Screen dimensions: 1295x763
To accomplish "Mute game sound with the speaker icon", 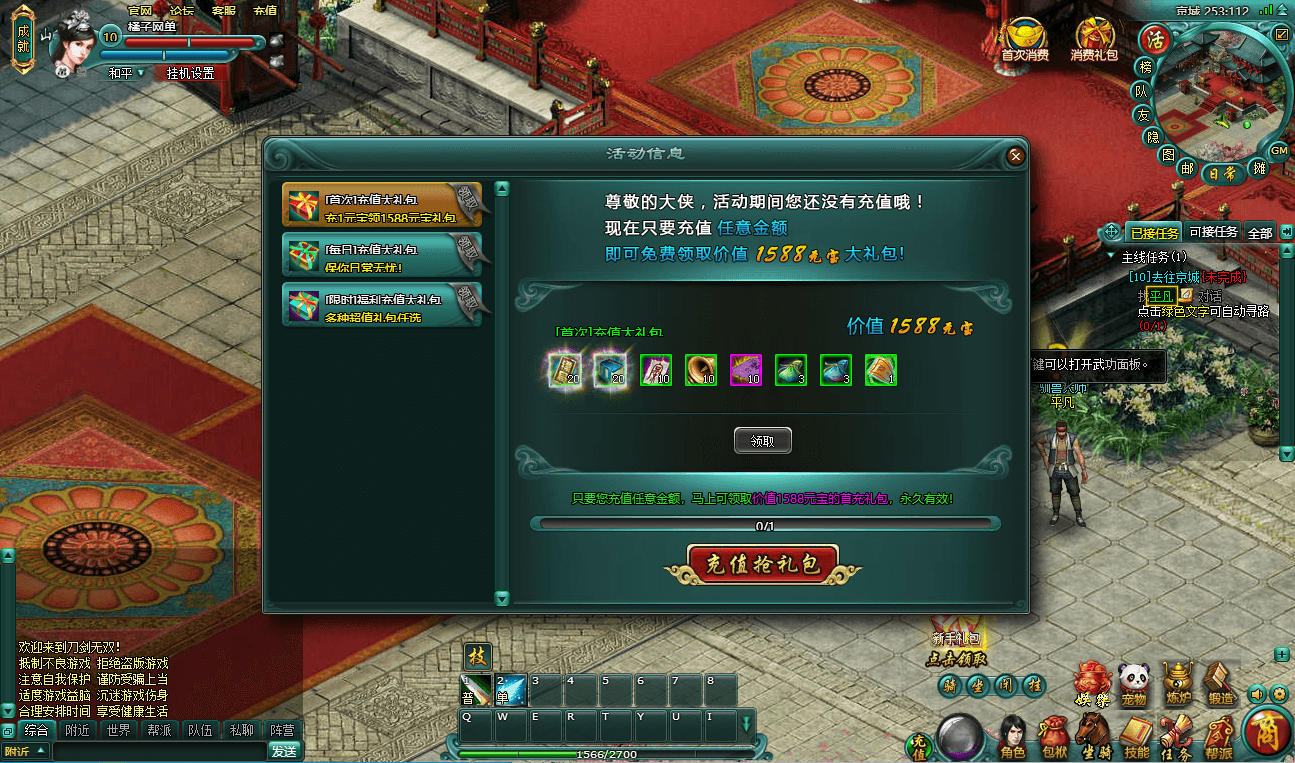I will pos(1257,692).
